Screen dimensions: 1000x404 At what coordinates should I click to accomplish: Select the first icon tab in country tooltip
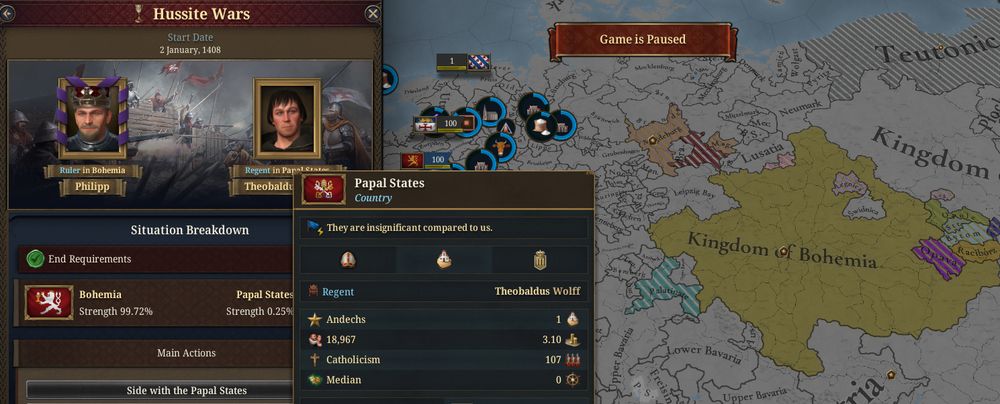click(x=348, y=260)
